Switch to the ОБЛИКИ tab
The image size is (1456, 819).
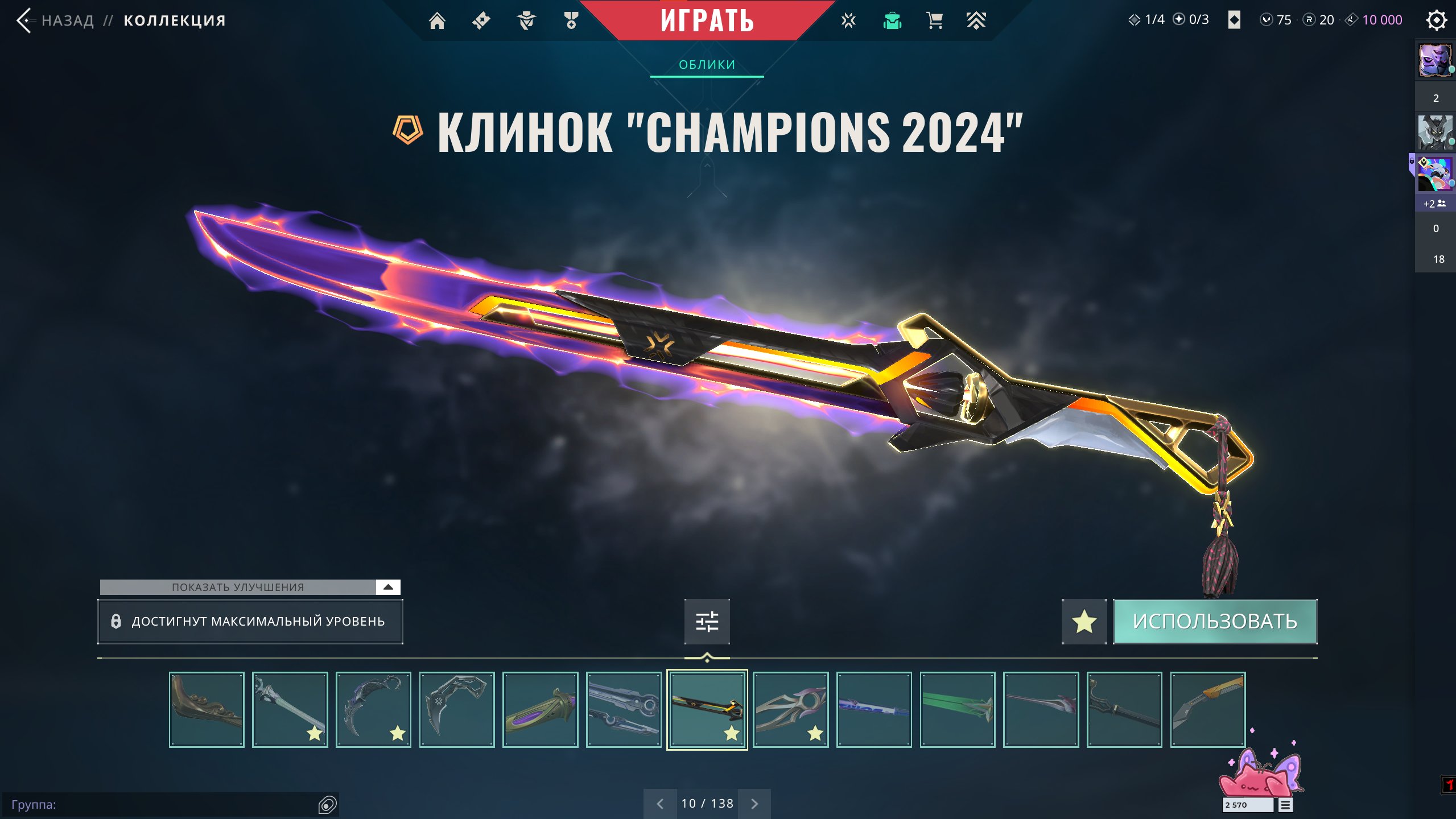click(x=707, y=65)
